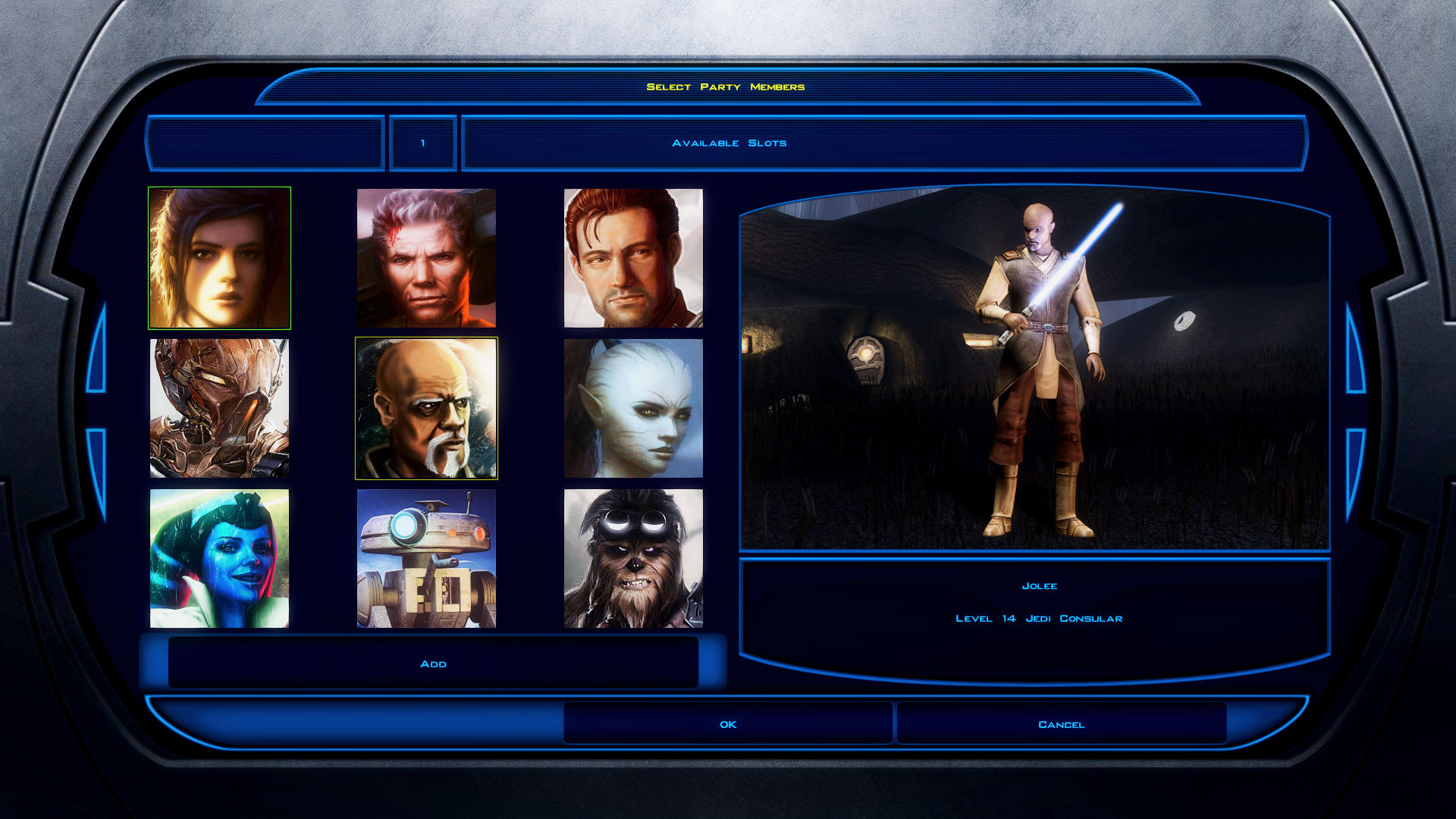Cancel the party selection
The width and height of the screenshot is (1456, 819).
pyautogui.click(x=1061, y=724)
